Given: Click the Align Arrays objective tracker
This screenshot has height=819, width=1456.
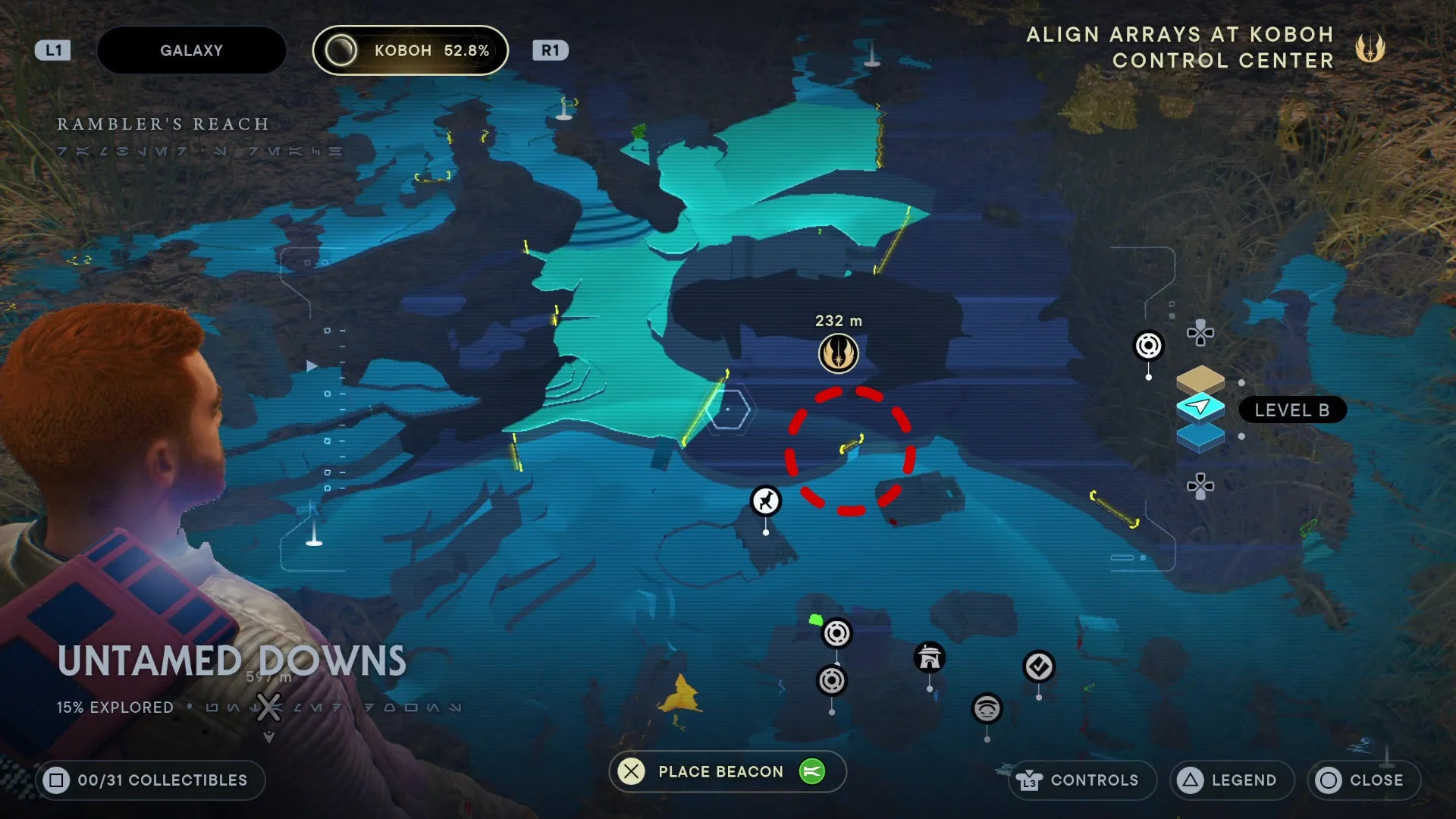Looking at the screenshot, I should (1204, 48).
